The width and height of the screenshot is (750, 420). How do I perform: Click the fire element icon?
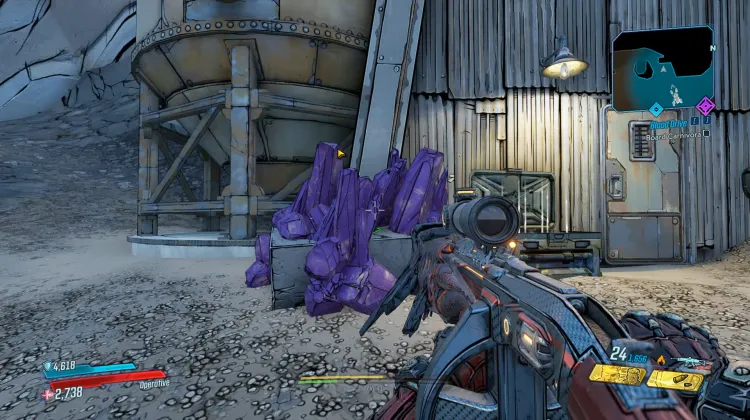coord(660,359)
